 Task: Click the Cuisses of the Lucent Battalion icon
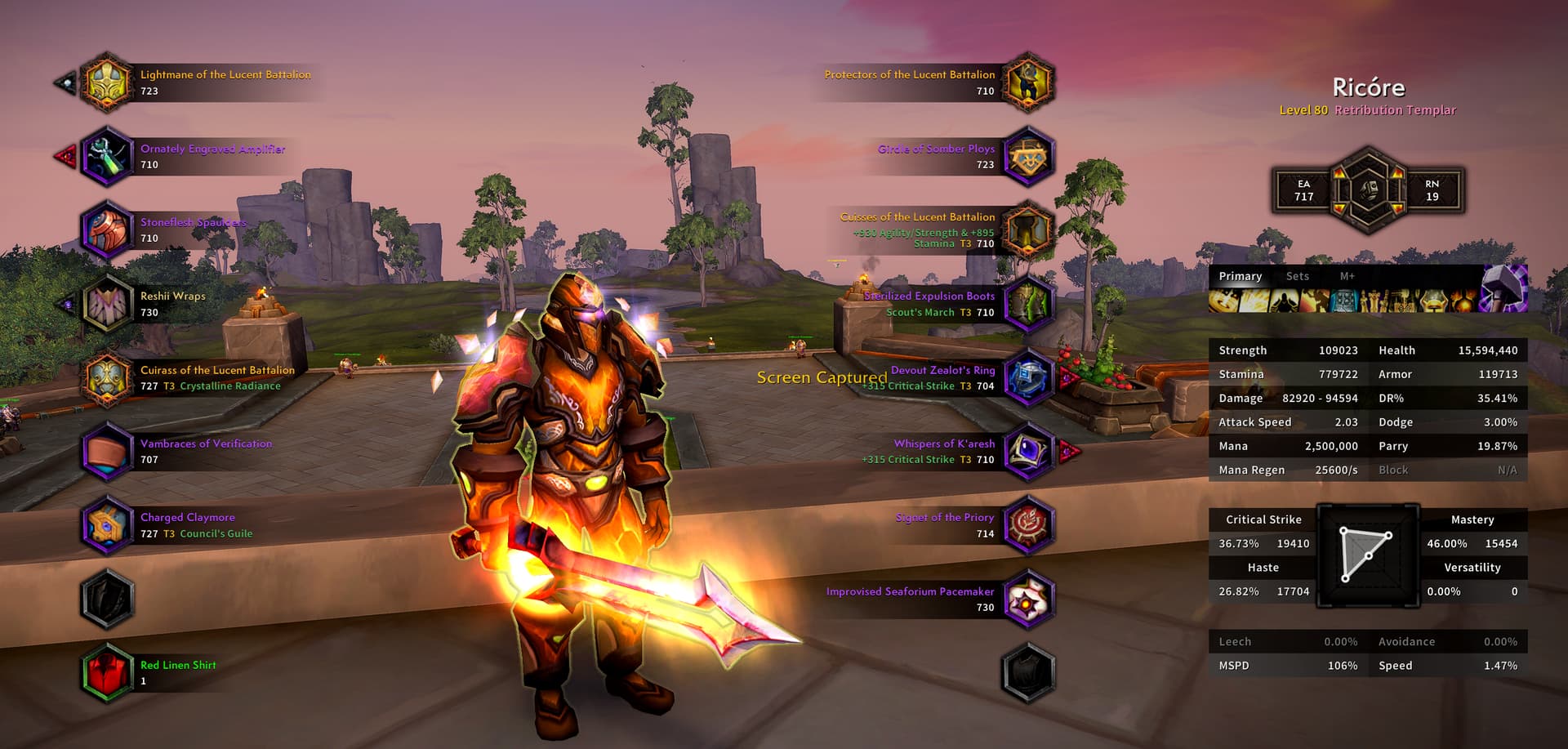click(1028, 230)
